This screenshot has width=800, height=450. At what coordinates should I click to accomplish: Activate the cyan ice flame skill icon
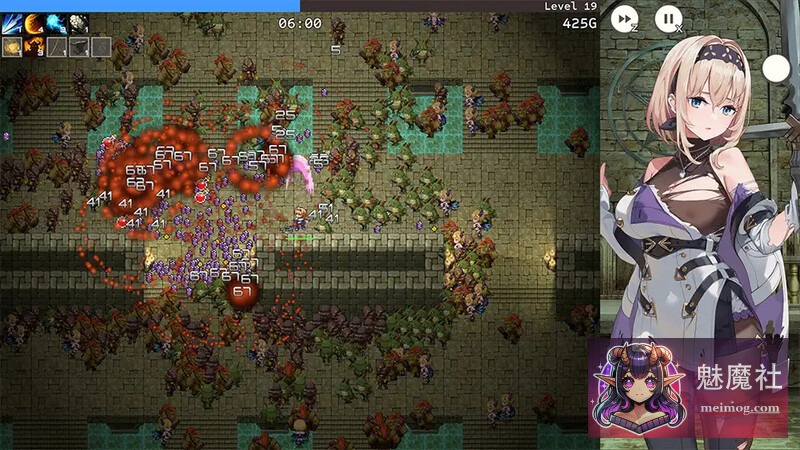pos(56,24)
